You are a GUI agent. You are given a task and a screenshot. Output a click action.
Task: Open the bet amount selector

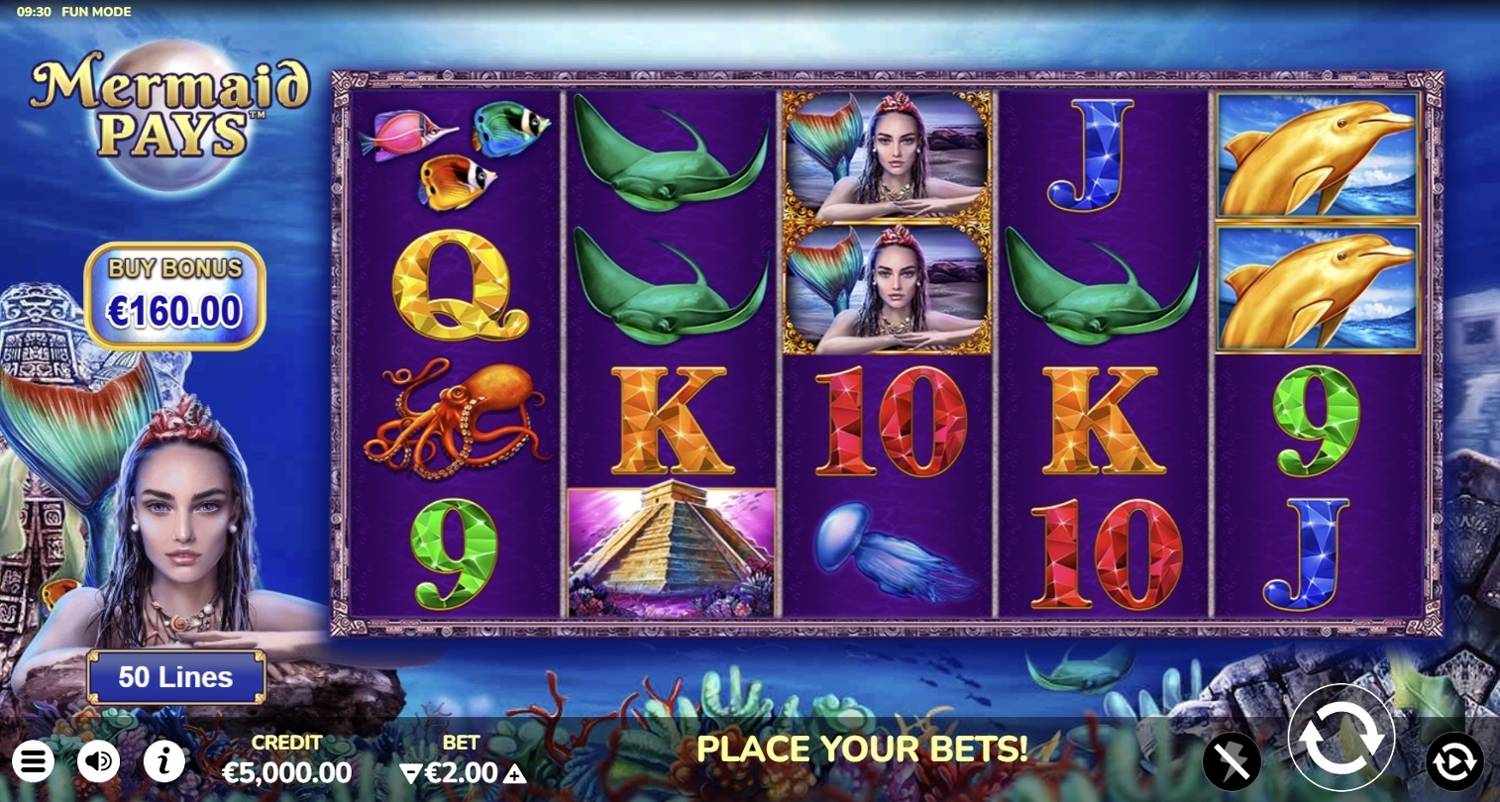[462, 772]
